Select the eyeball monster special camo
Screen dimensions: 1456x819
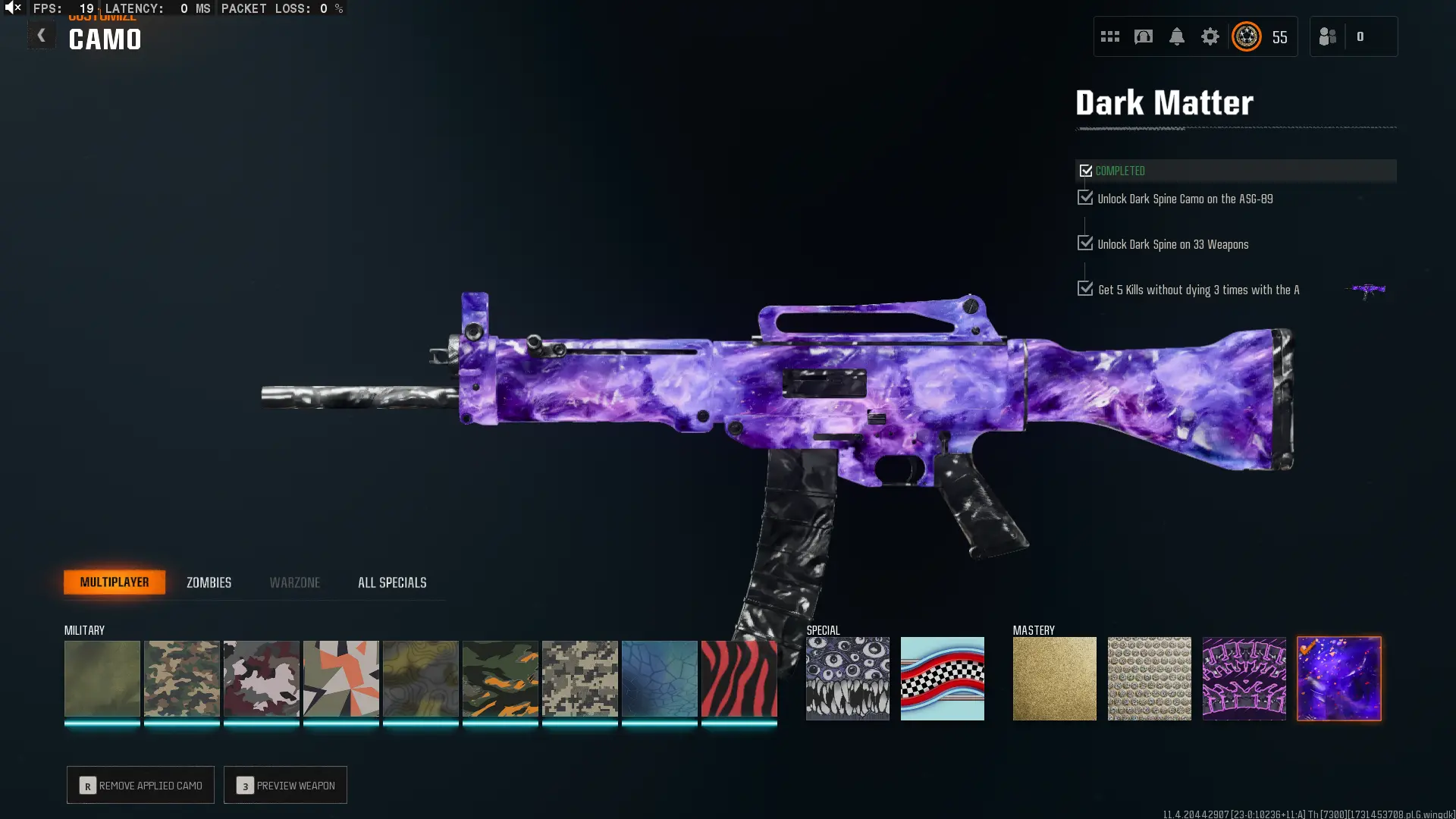click(x=847, y=679)
